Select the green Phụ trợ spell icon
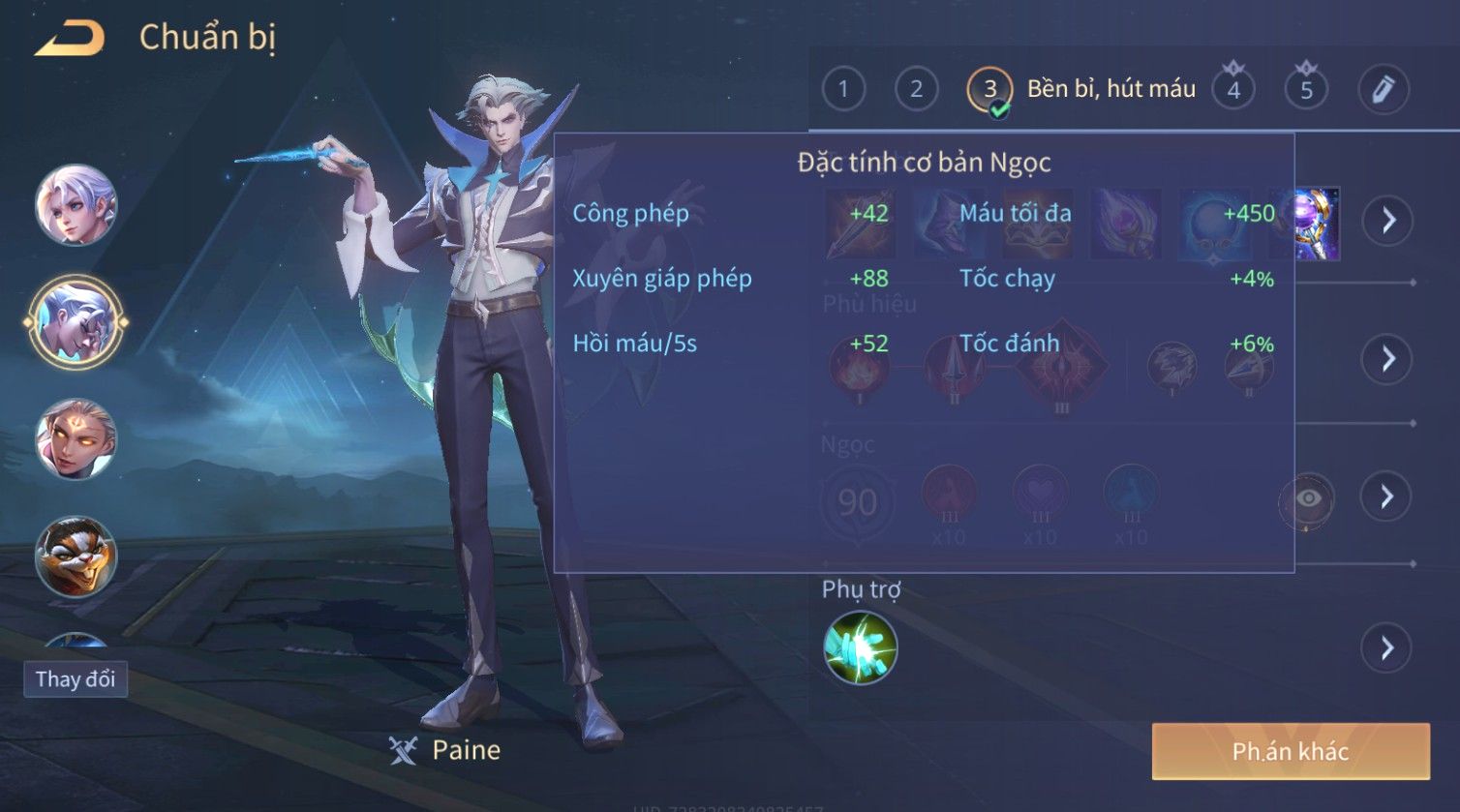 pos(860,647)
